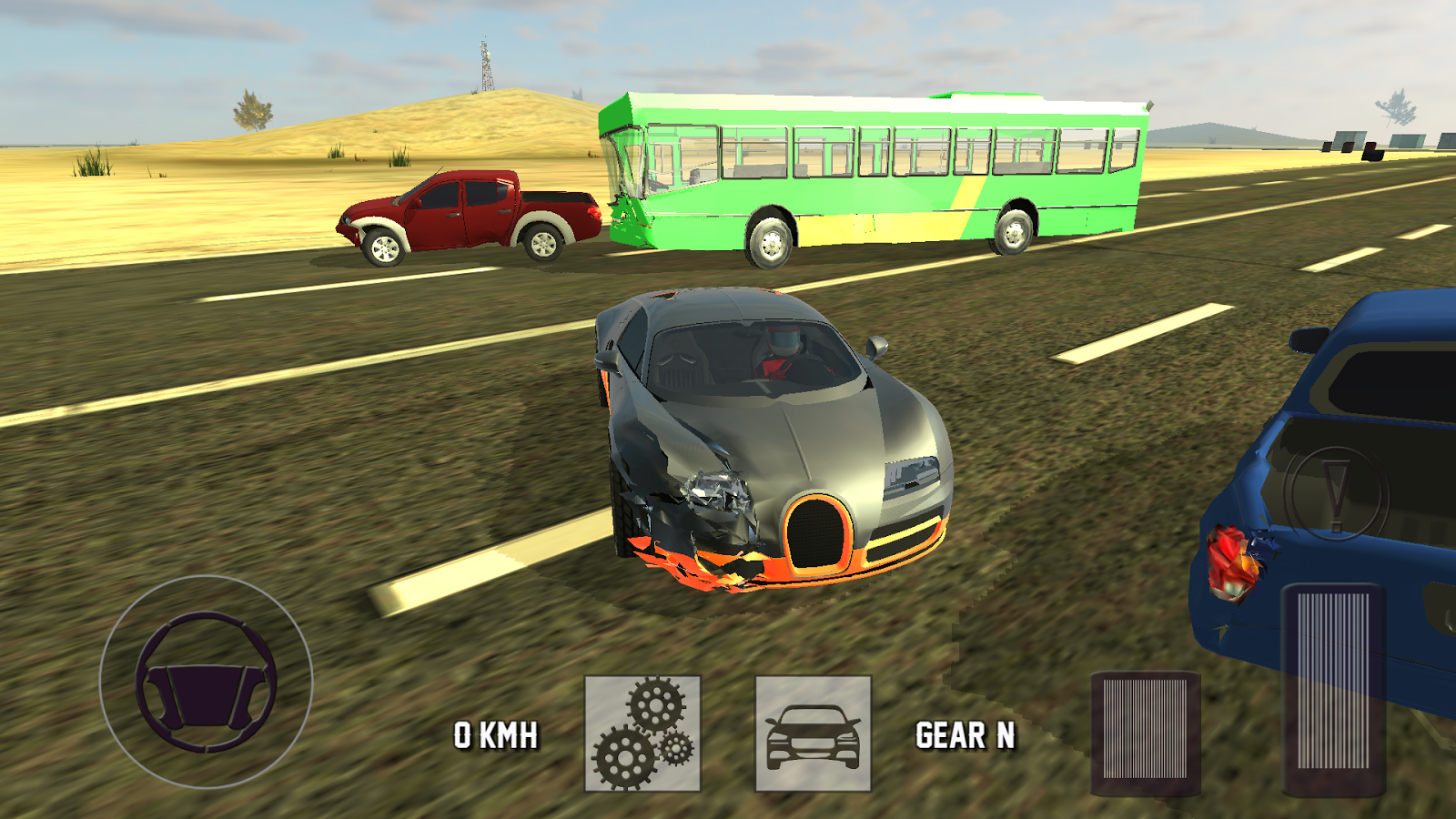Tap the 0 KMH speed readout

coord(496,733)
